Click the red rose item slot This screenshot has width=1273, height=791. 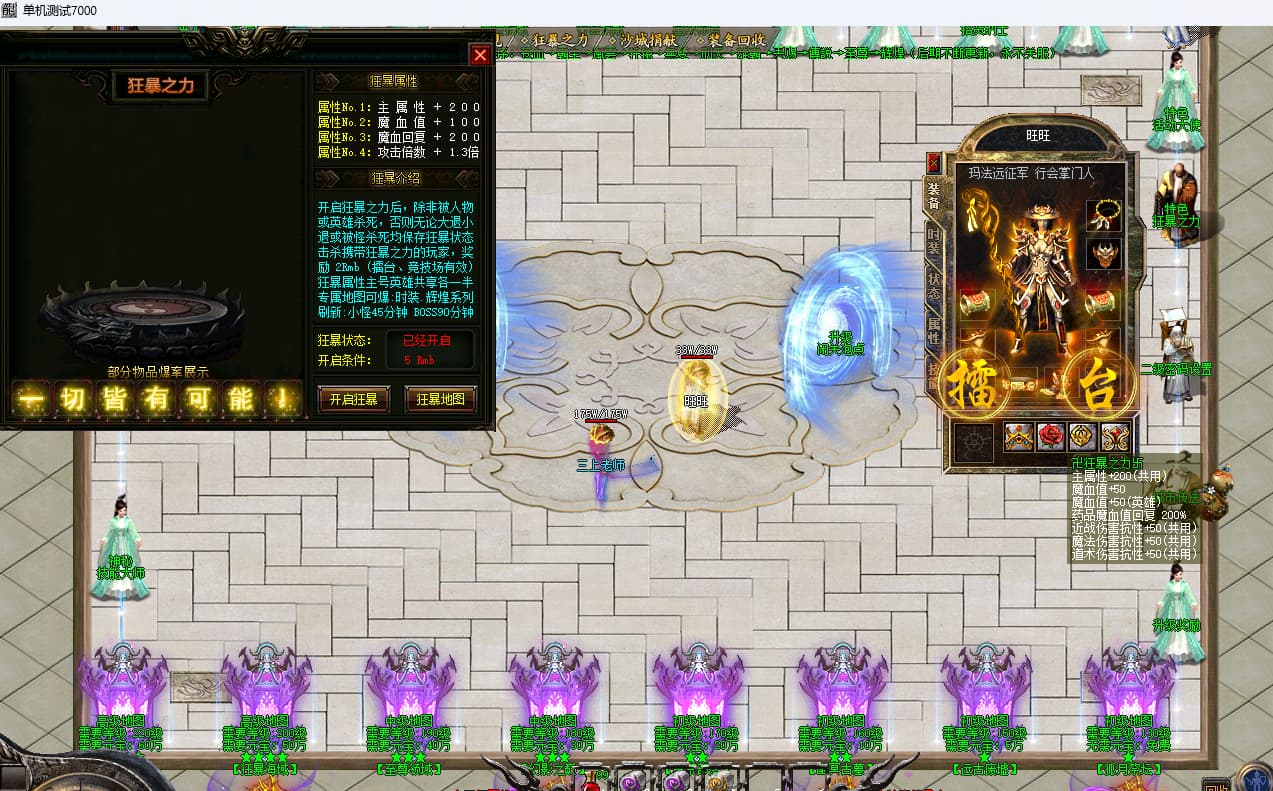(x=1050, y=437)
